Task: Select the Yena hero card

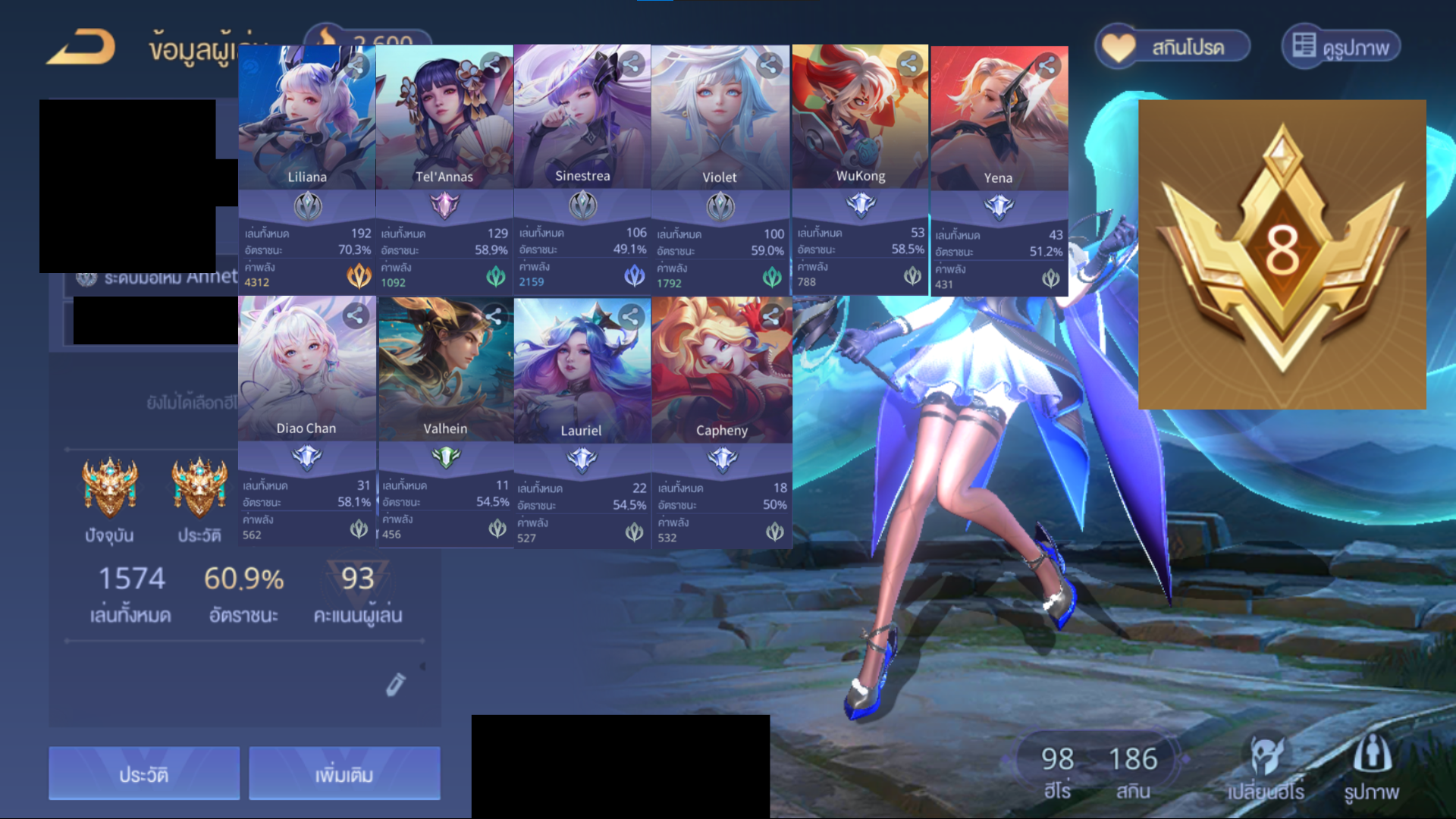Action: 999,121
